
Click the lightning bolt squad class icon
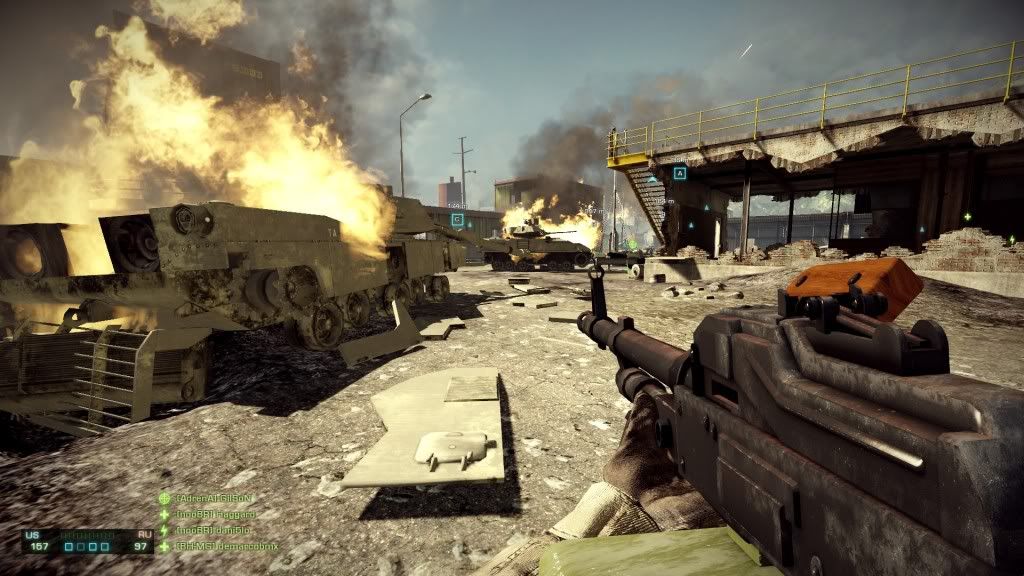165,530
